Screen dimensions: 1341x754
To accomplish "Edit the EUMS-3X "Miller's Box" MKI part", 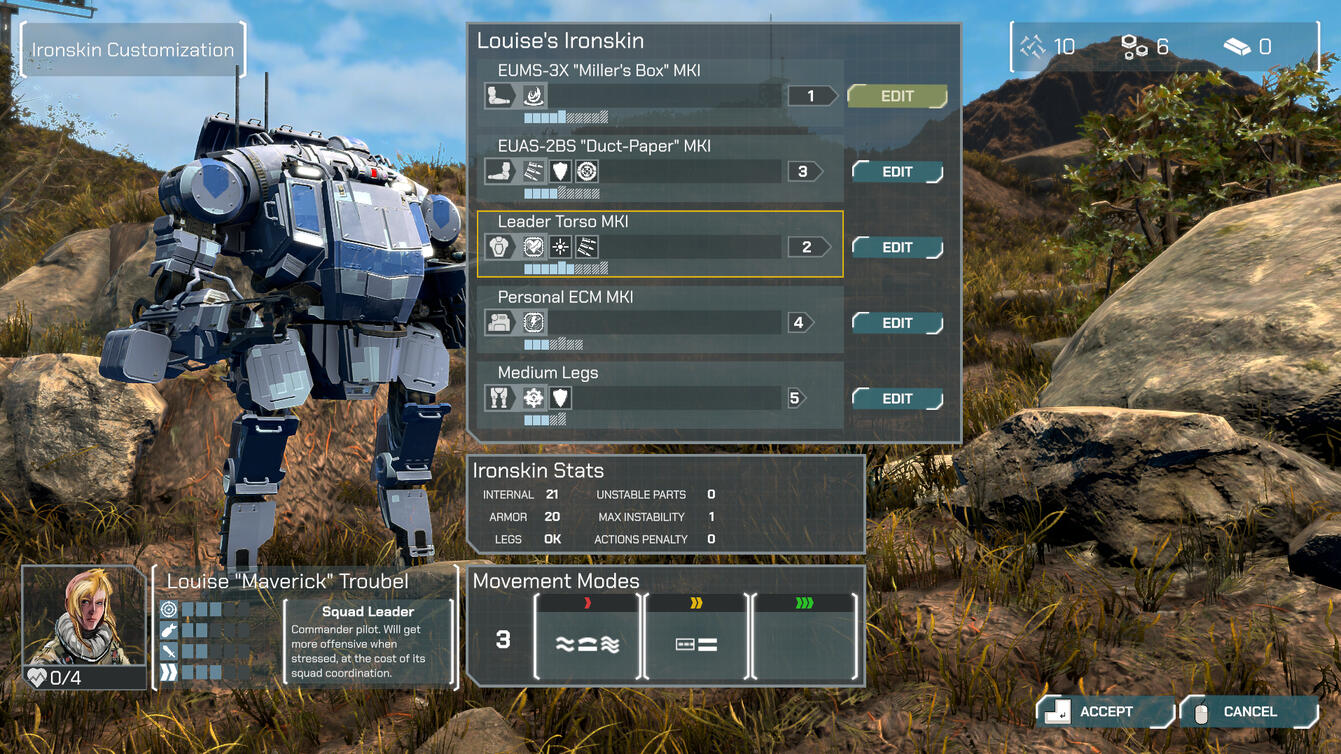I will [896, 96].
